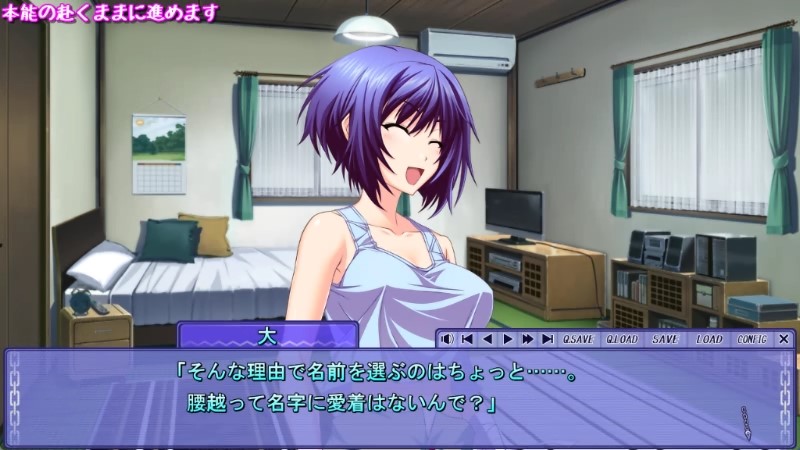Toggle the speaker sound icon
This screenshot has width=800, height=450.
pyautogui.click(x=447, y=339)
